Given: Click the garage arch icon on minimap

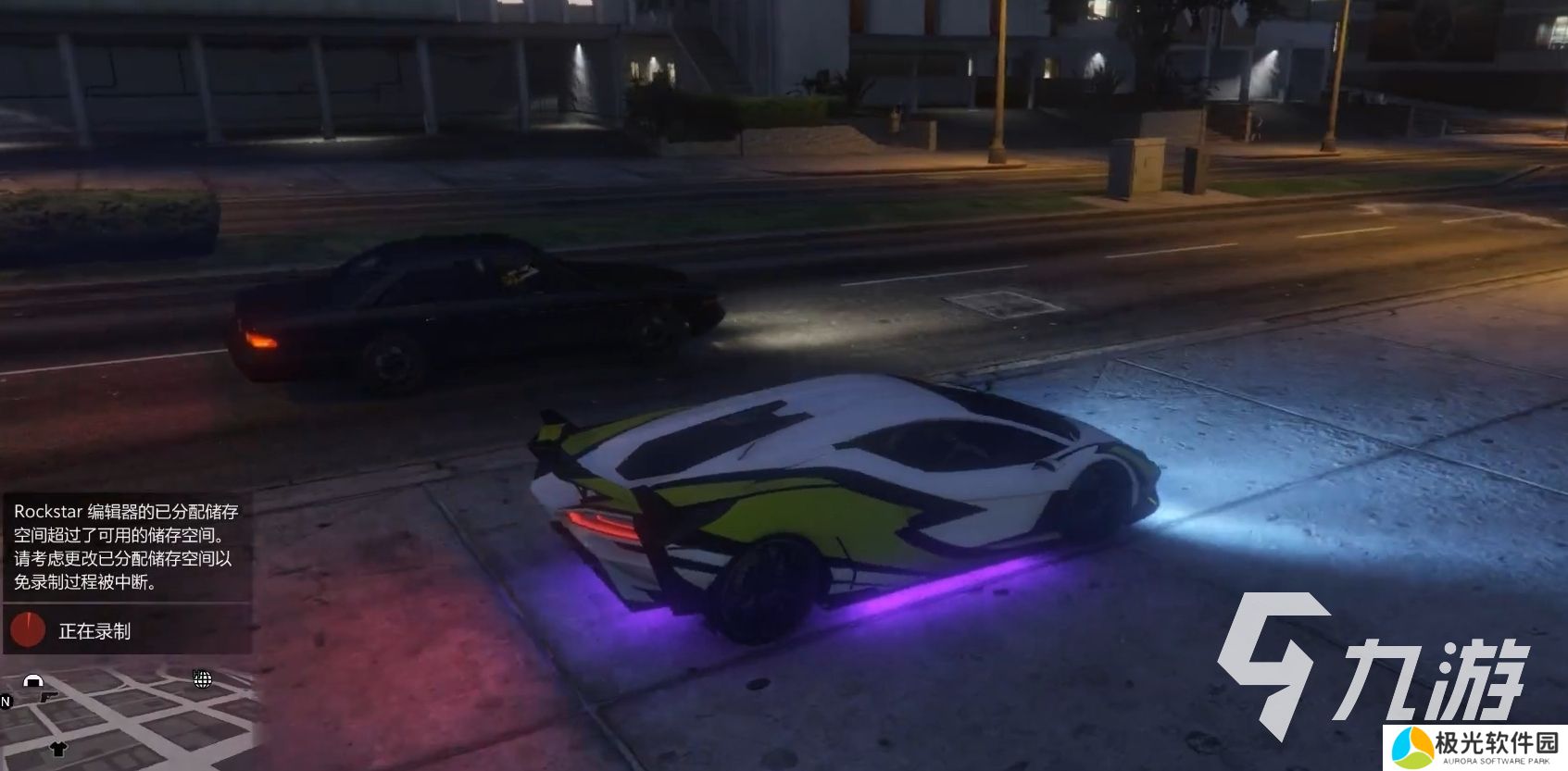Looking at the screenshot, I should click(x=33, y=679).
